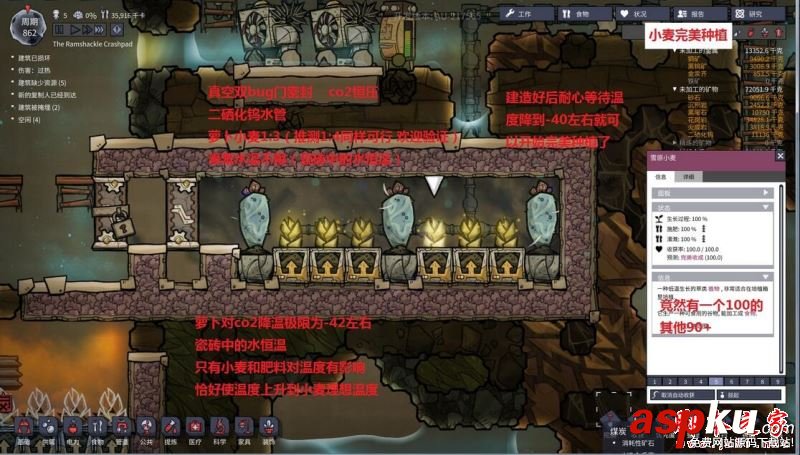The image size is (800, 455).
Task: Click the 拔起 uproot button
Action: (748, 395)
